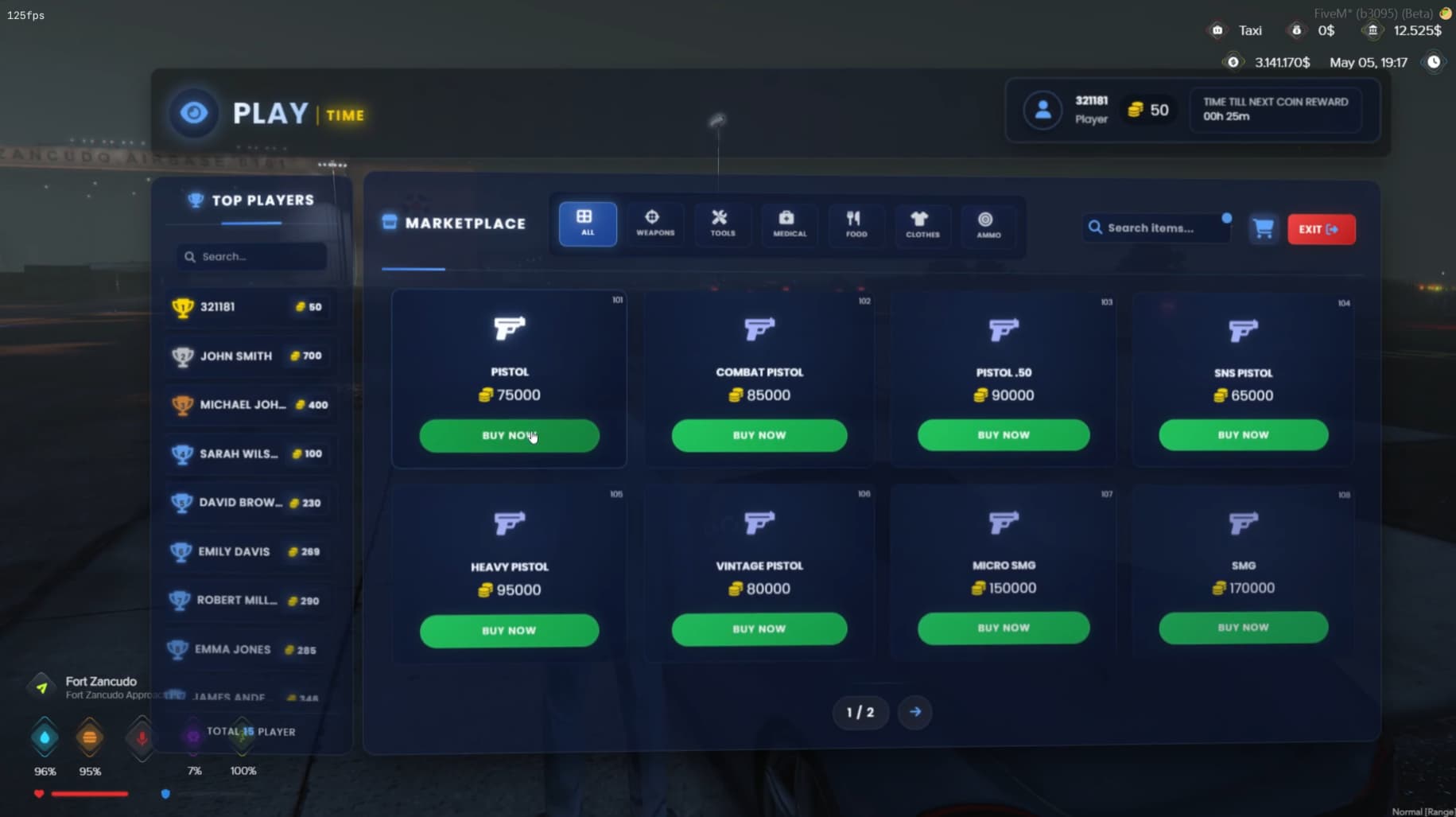Expand MICHAEL JOH... leaderboard entry

[249, 405]
